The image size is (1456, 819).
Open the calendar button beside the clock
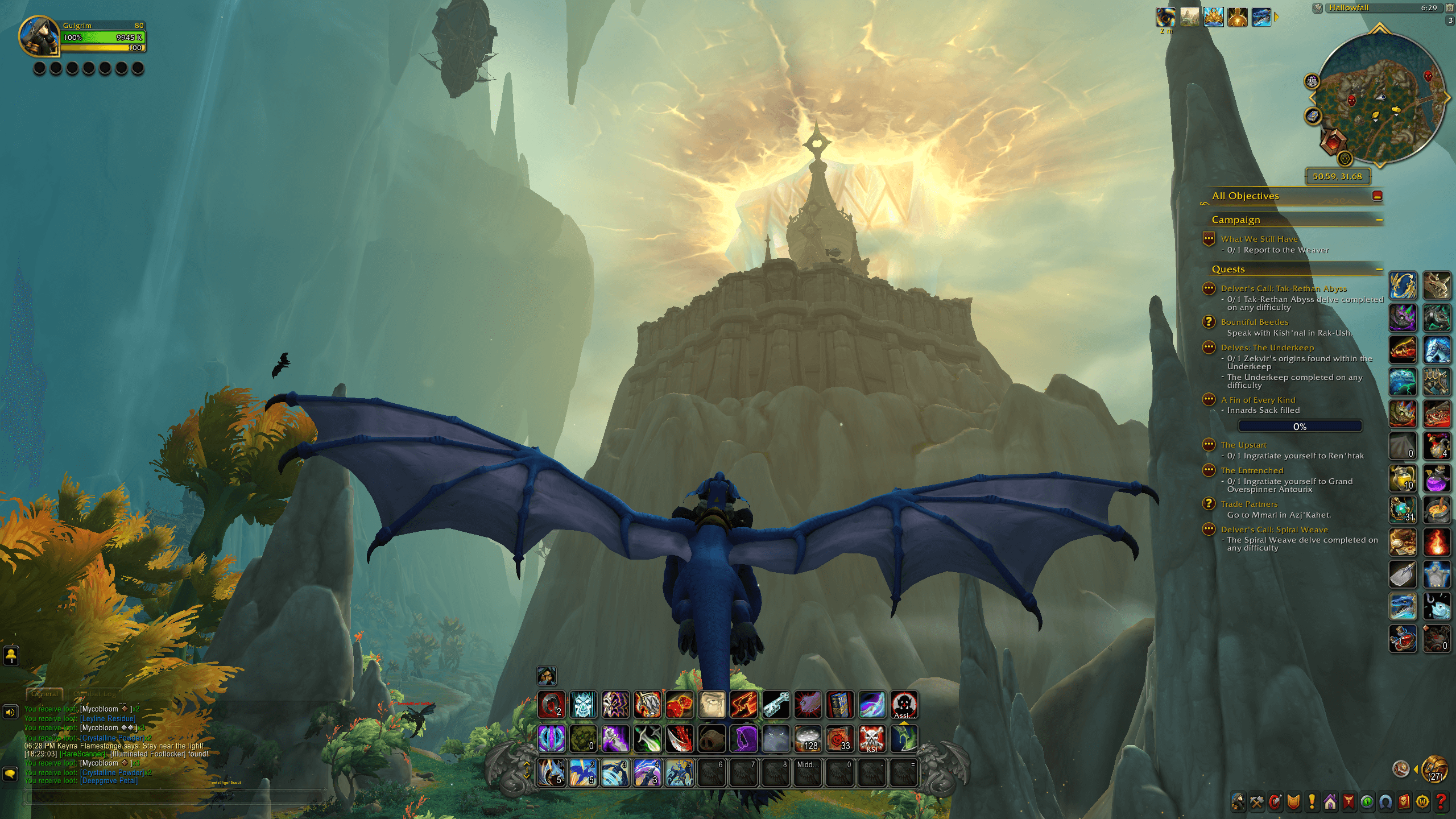tap(1450, 8)
